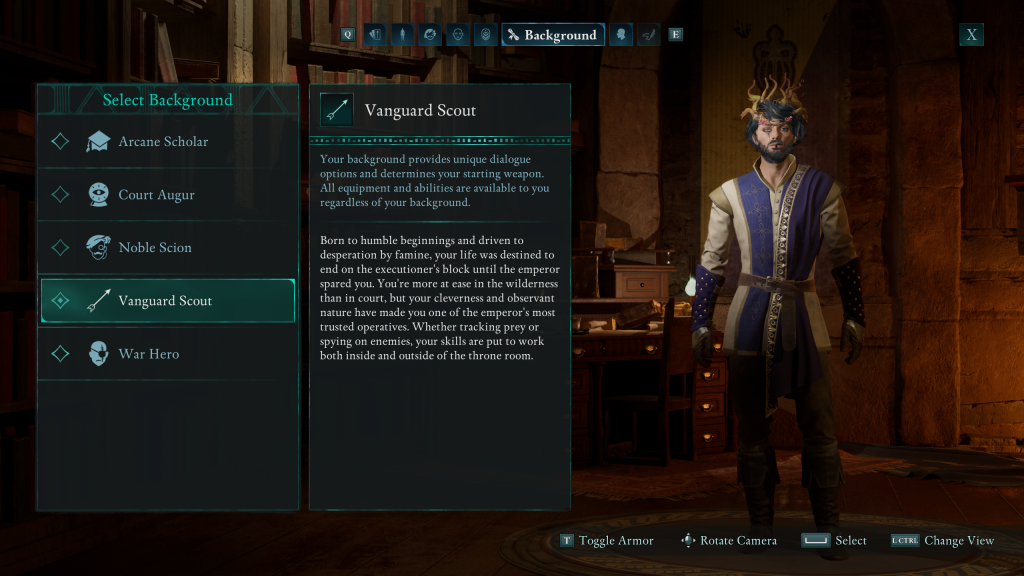Open the body figure tab
Viewport: 1024px width, 576px height.
coord(402,35)
